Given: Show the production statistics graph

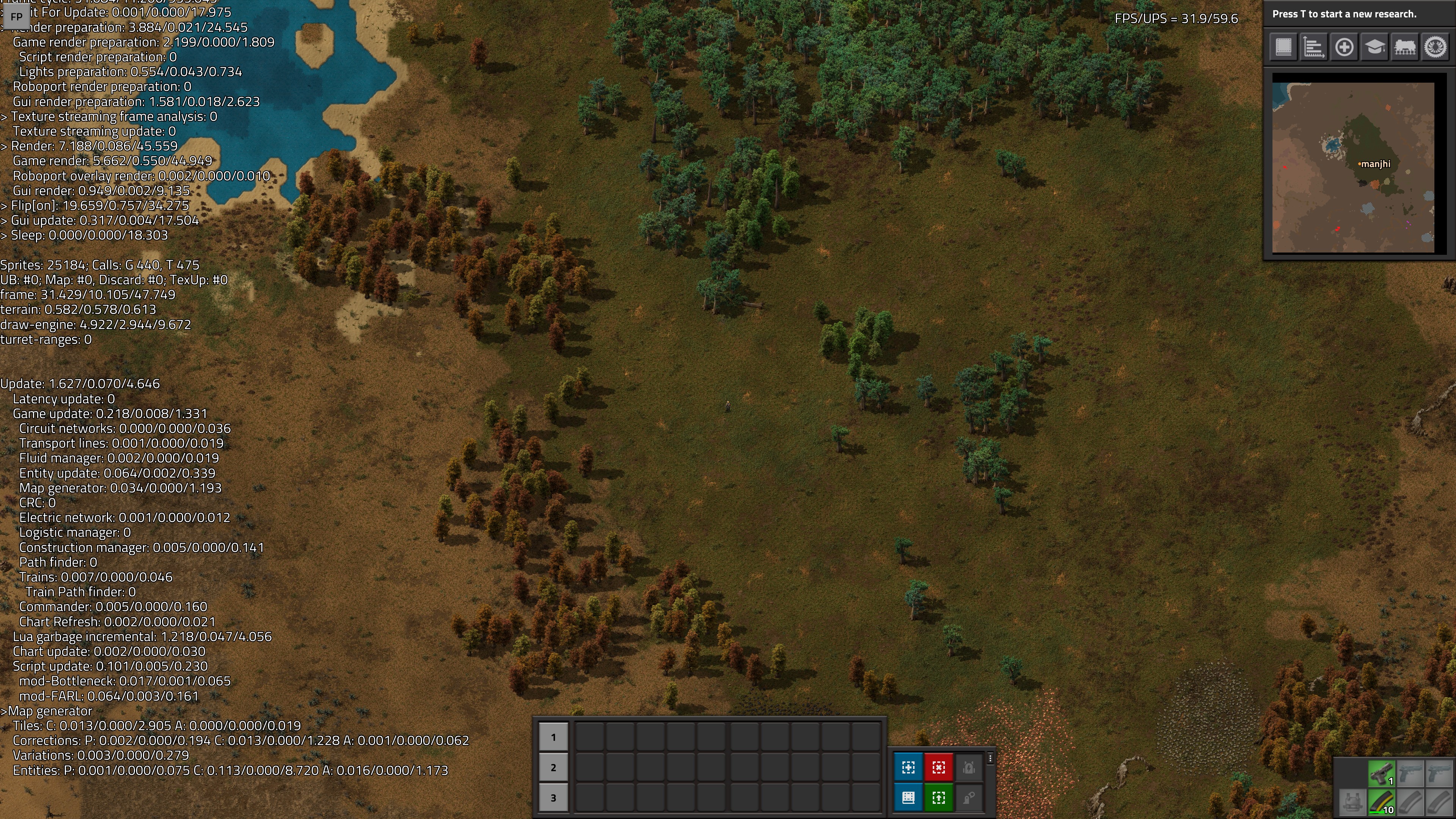Looking at the screenshot, I should point(1313,47).
